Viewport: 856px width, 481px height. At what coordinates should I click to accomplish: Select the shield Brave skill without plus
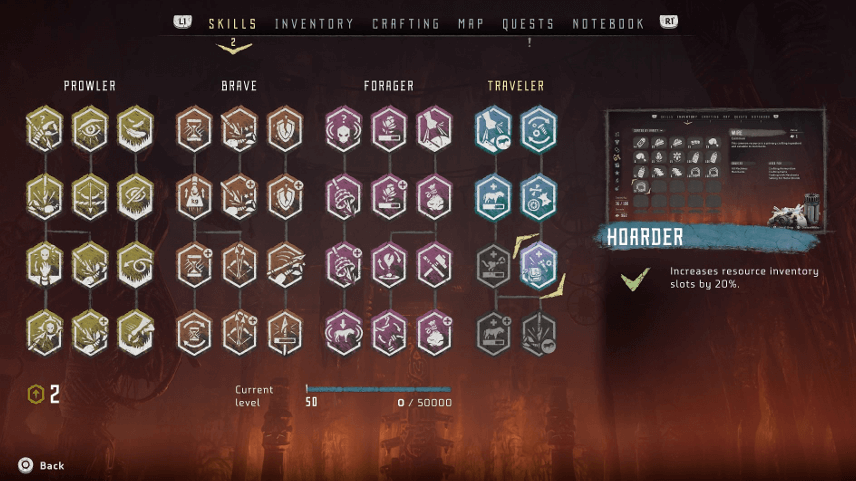(x=285, y=129)
